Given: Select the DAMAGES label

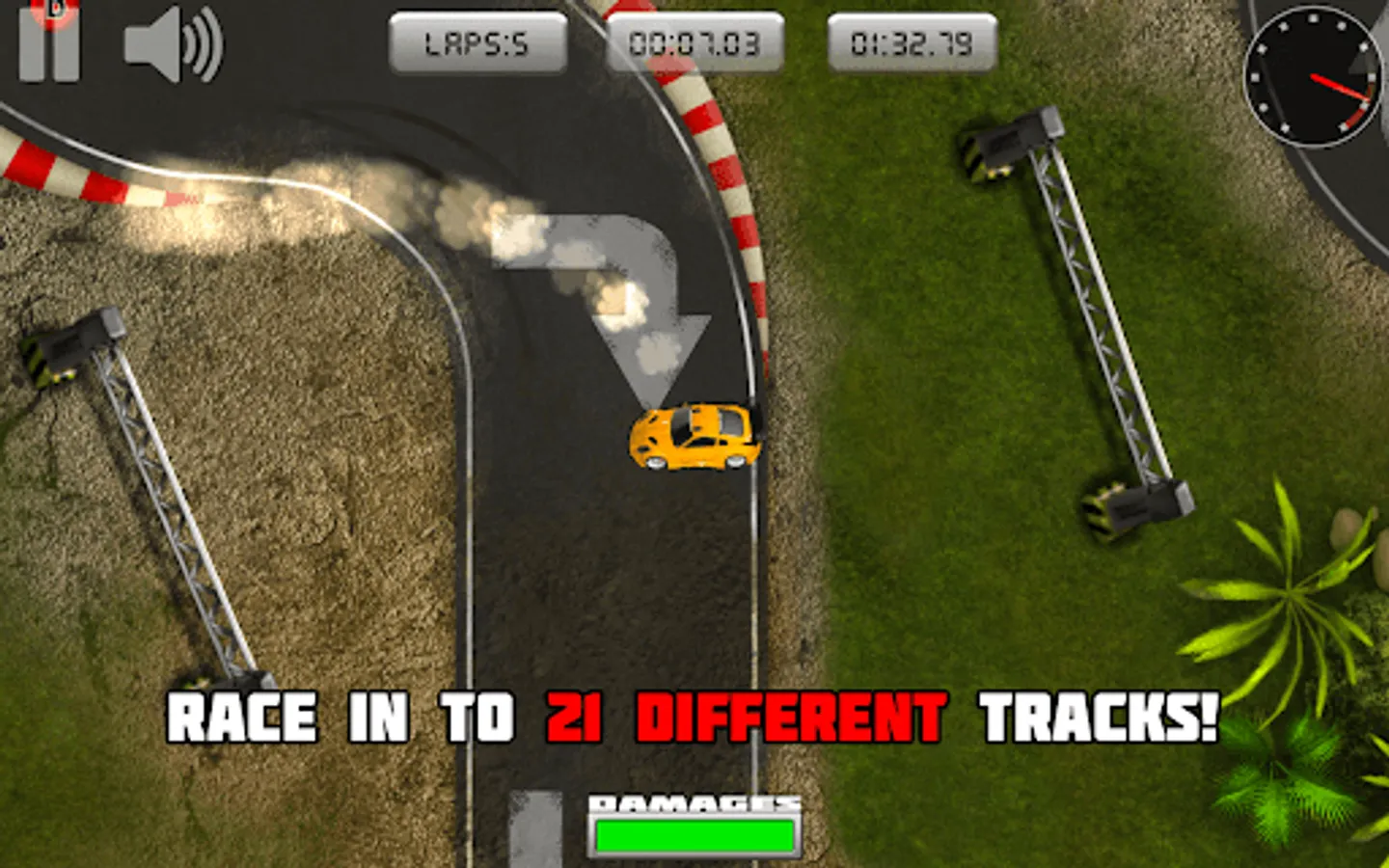Looking at the screenshot, I should click(x=696, y=801).
